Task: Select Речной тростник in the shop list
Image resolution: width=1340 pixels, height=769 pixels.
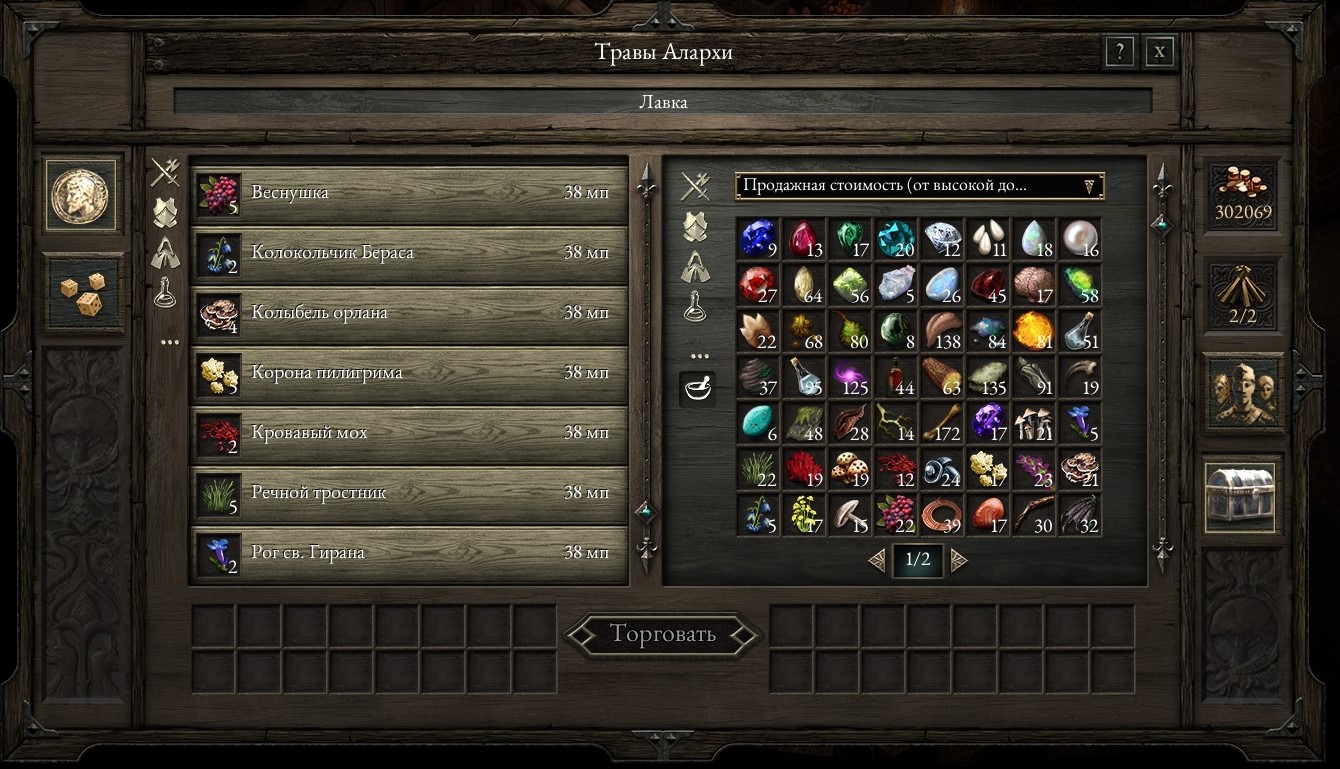Action: (x=408, y=493)
